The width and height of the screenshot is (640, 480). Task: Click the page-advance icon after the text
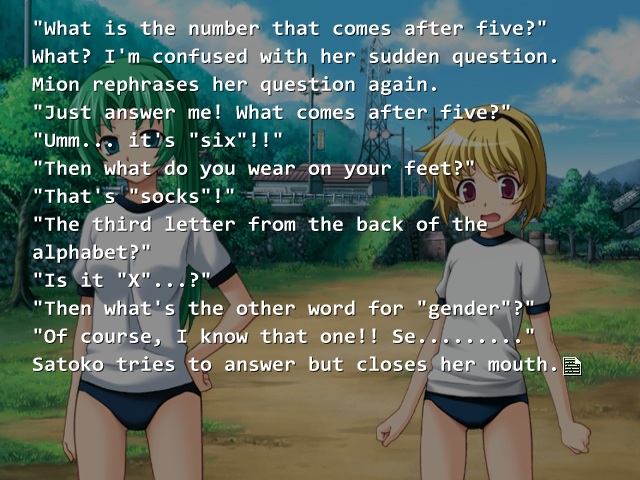(x=572, y=366)
